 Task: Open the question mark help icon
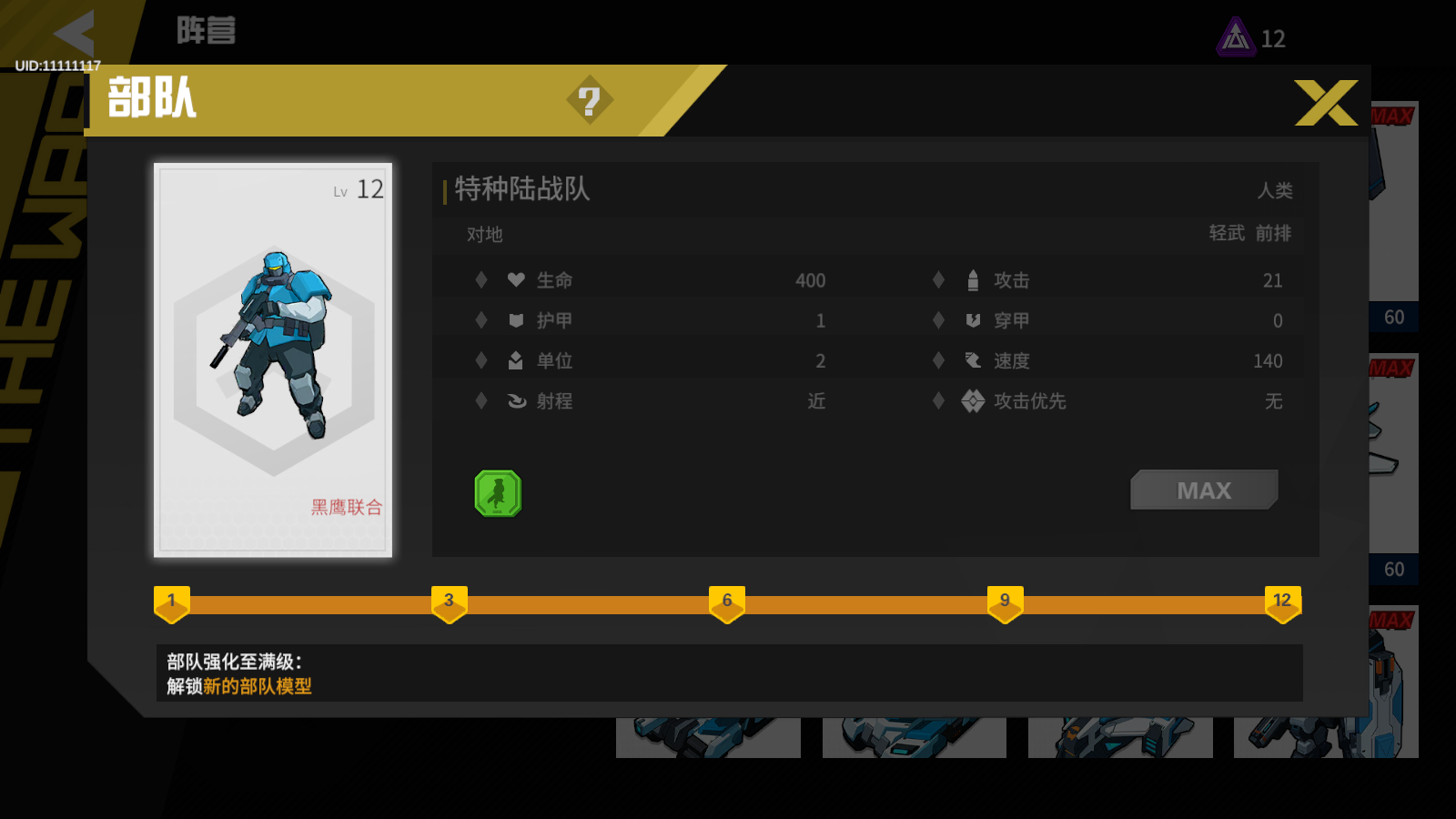point(592,101)
